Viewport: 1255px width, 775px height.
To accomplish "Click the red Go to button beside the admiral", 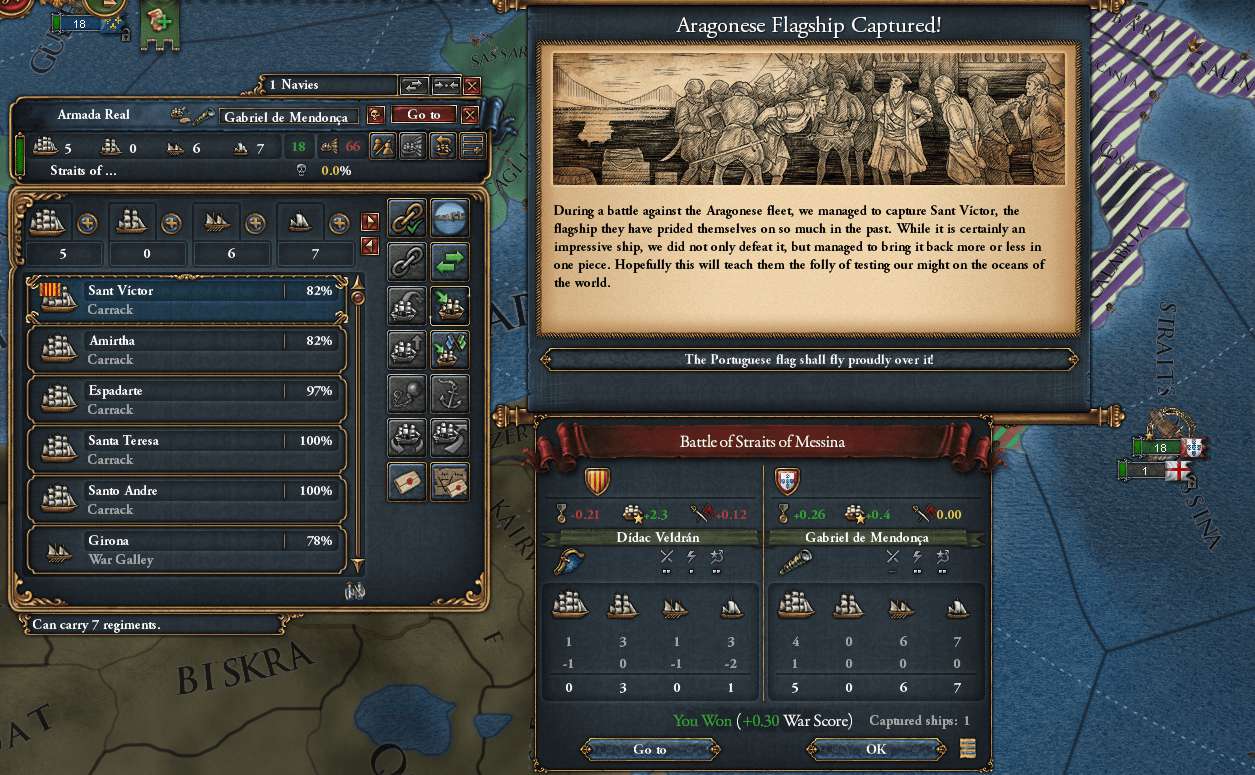I will tap(423, 115).
